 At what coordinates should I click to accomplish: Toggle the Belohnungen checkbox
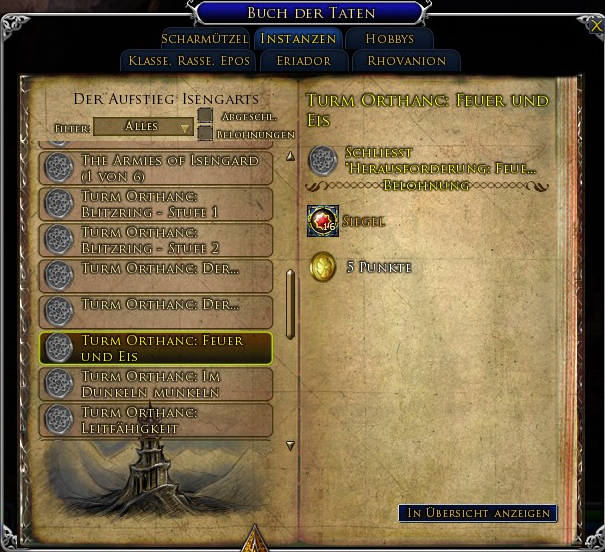pyautogui.click(x=205, y=133)
